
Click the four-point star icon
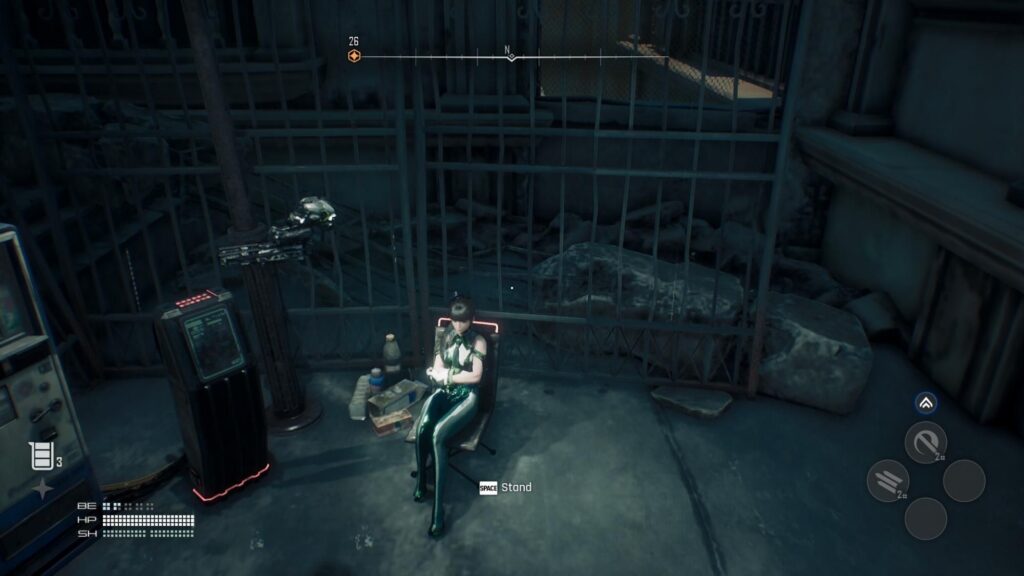[x=43, y=489]
